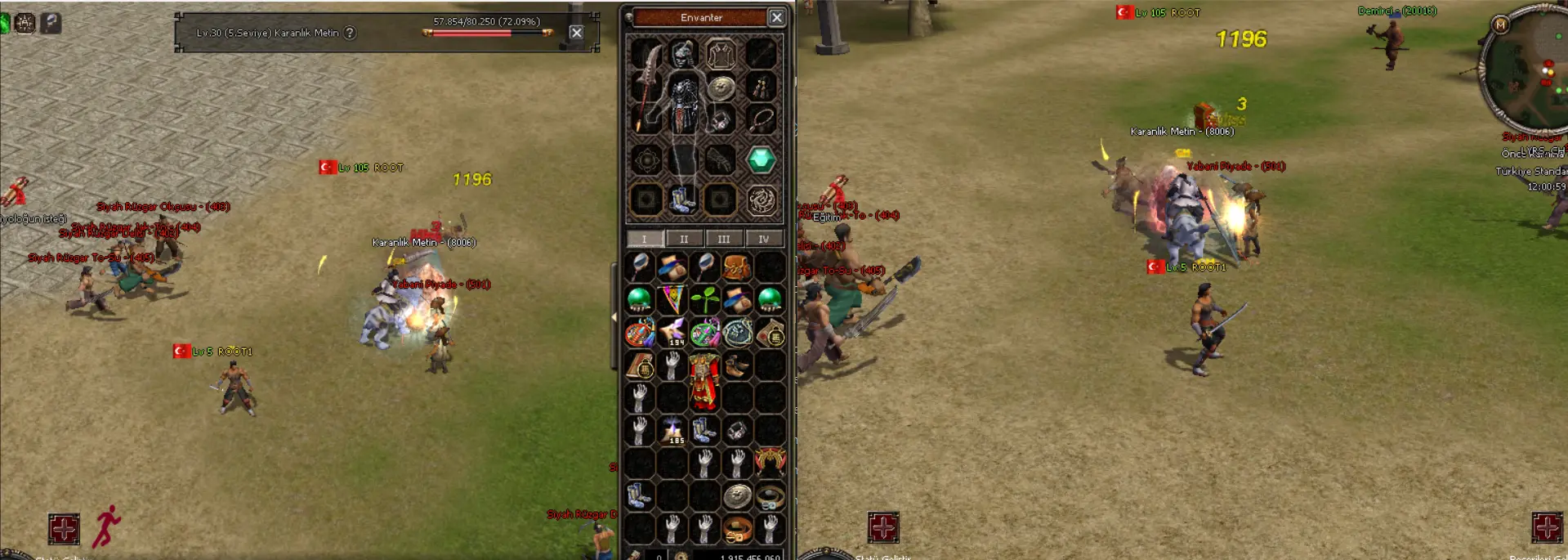Switch to inventory page II

(x=684, y=239)
